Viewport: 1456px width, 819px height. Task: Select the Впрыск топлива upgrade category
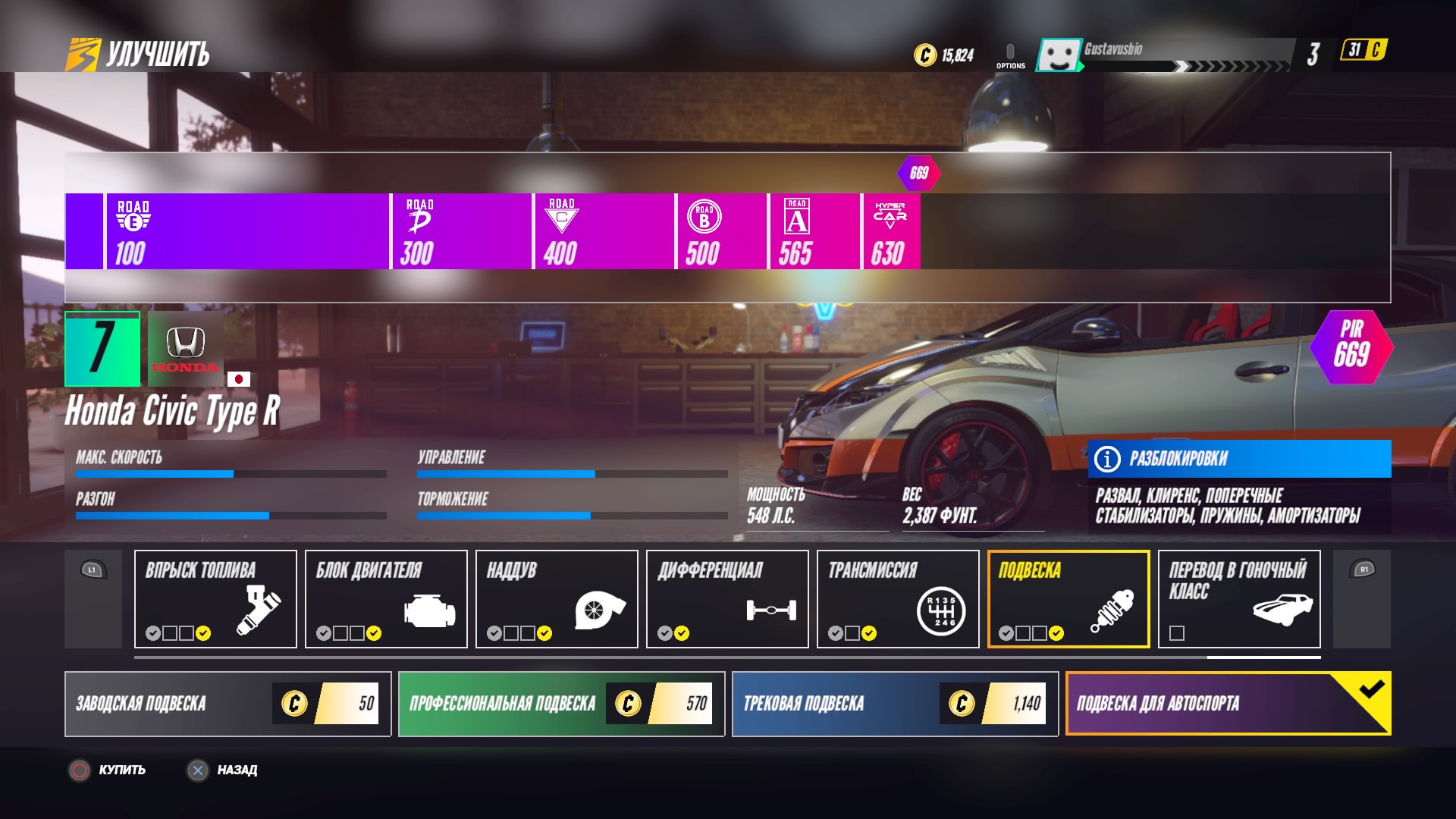215,599
